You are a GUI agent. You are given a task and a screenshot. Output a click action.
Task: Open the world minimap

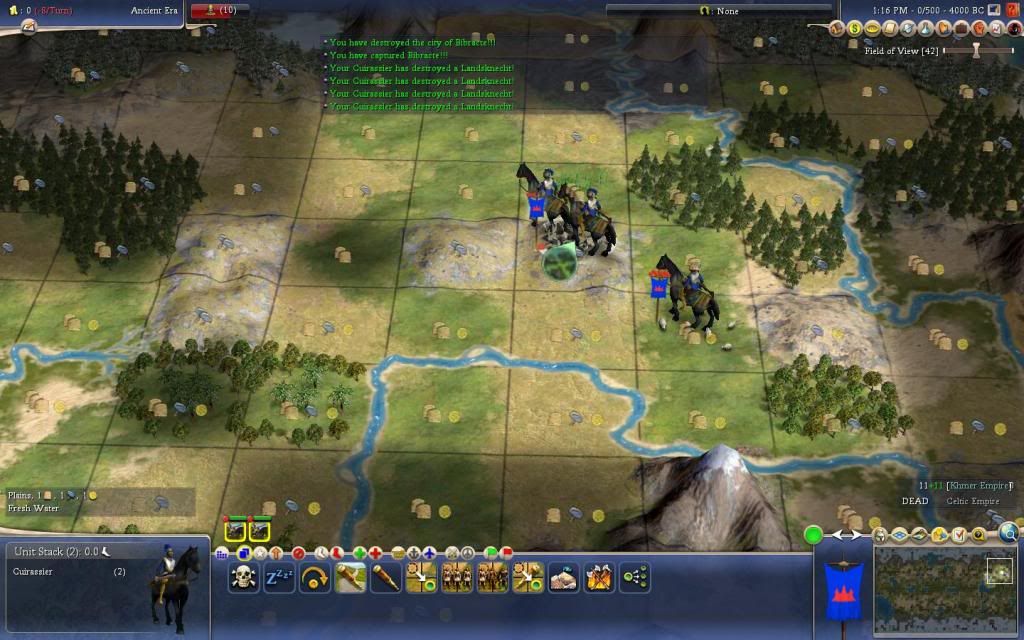click(x=946, y=588)
